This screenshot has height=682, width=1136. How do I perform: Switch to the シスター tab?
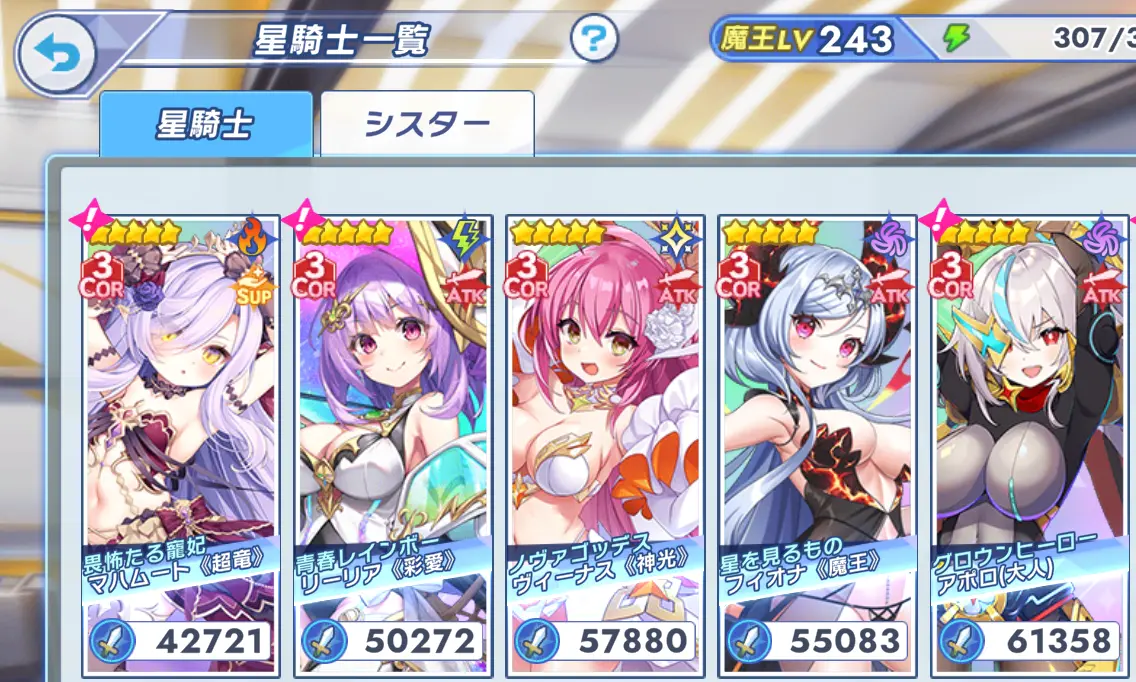pyautogui.click(x=427, y=125)
